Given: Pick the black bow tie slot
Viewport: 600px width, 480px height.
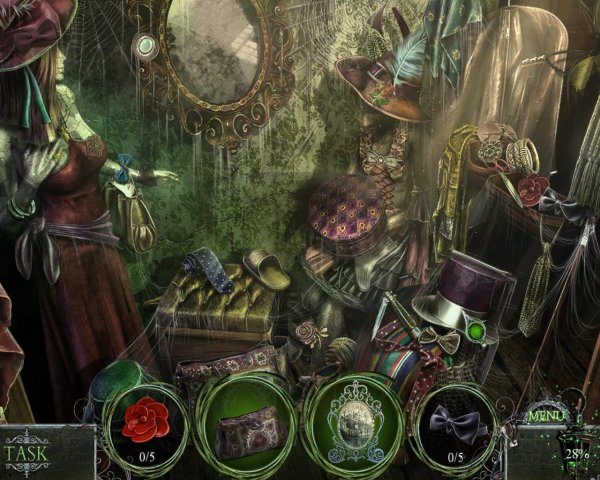Looking at the screenshot, I should click(455, 424).
